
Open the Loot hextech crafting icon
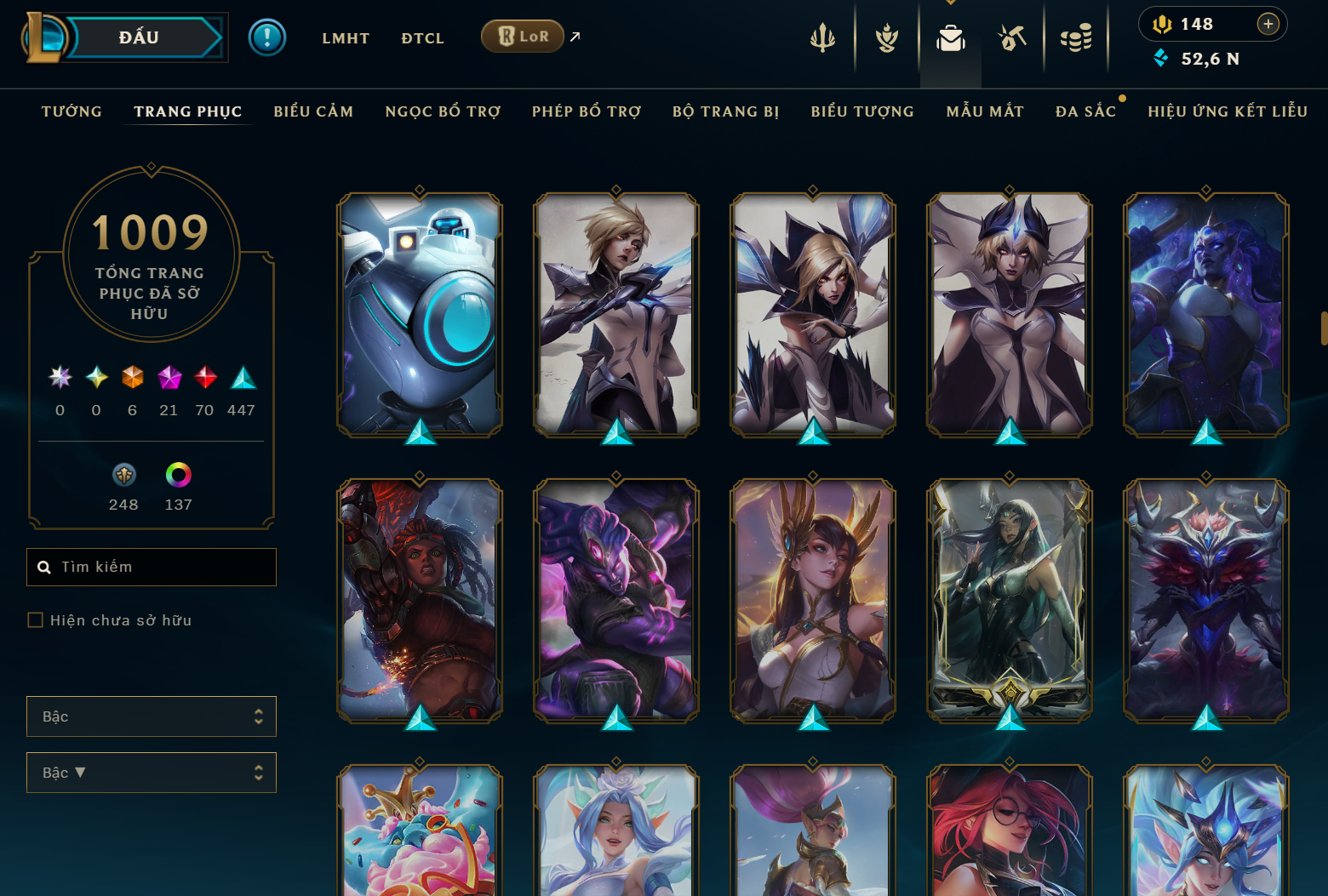click(1011, 37)
